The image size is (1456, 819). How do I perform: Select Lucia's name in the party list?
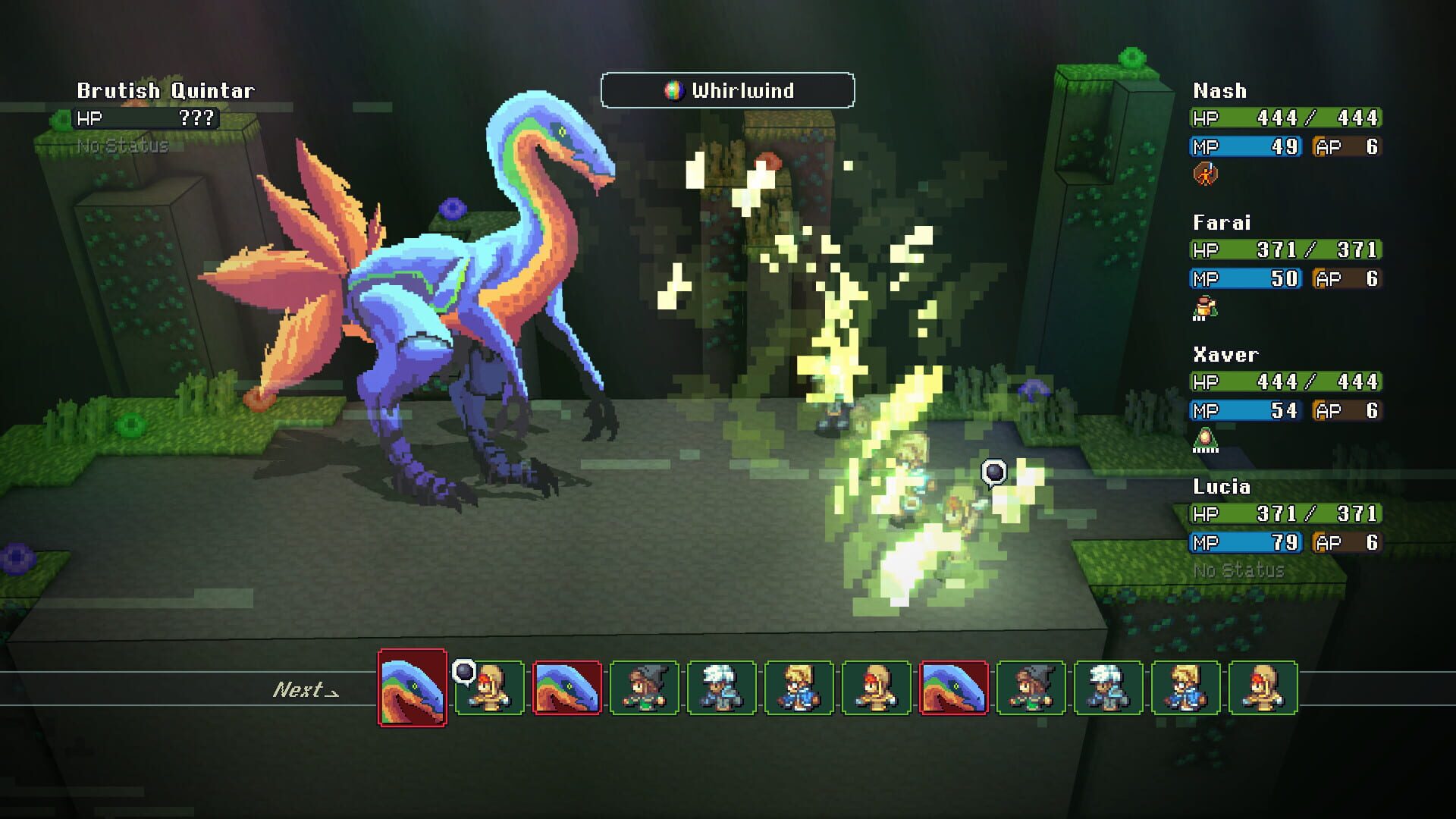pos(1222,487)
